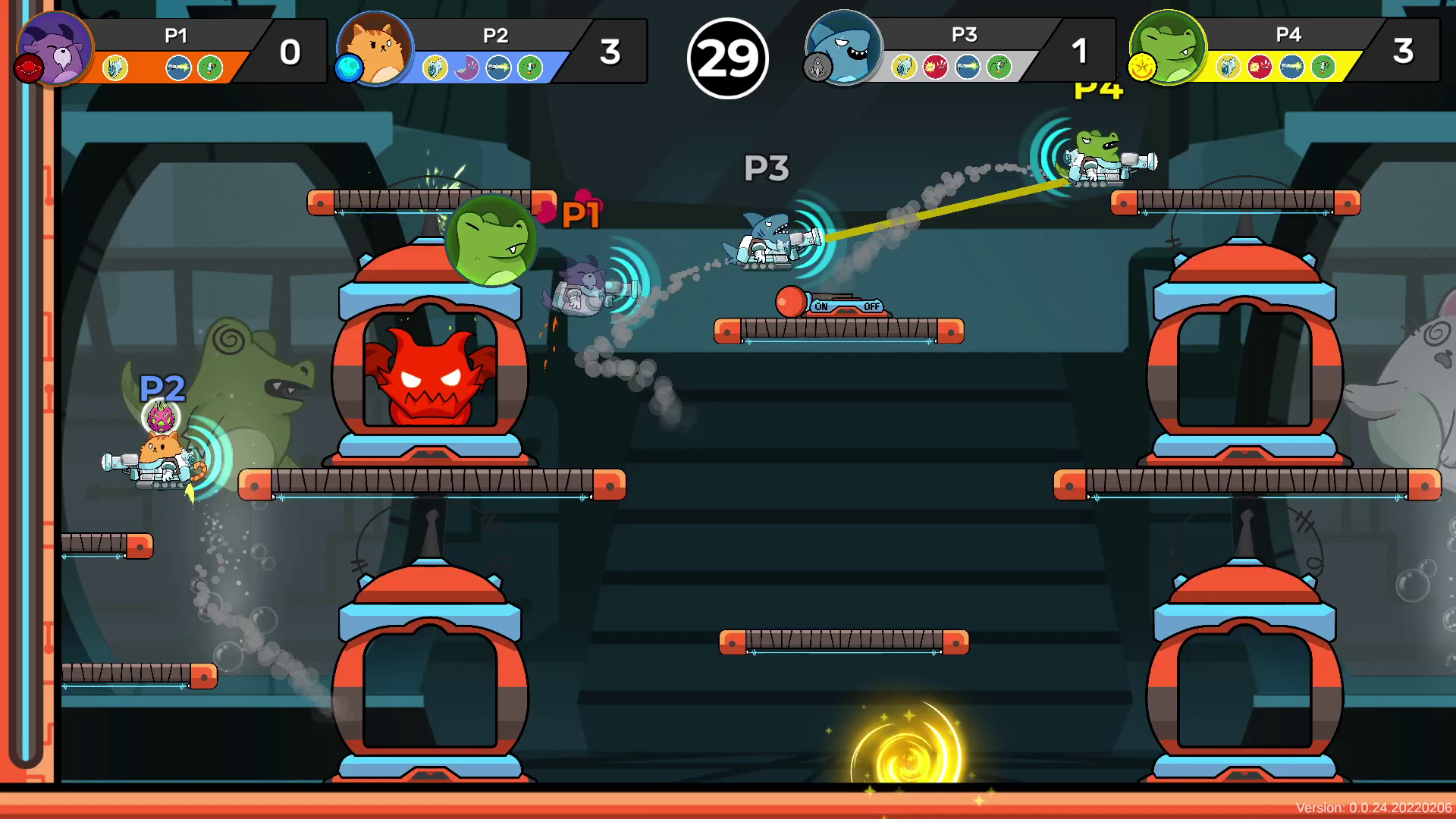Select P4's green crocodile portrait
The image size is (1456, 819).
click(1169, 45)
